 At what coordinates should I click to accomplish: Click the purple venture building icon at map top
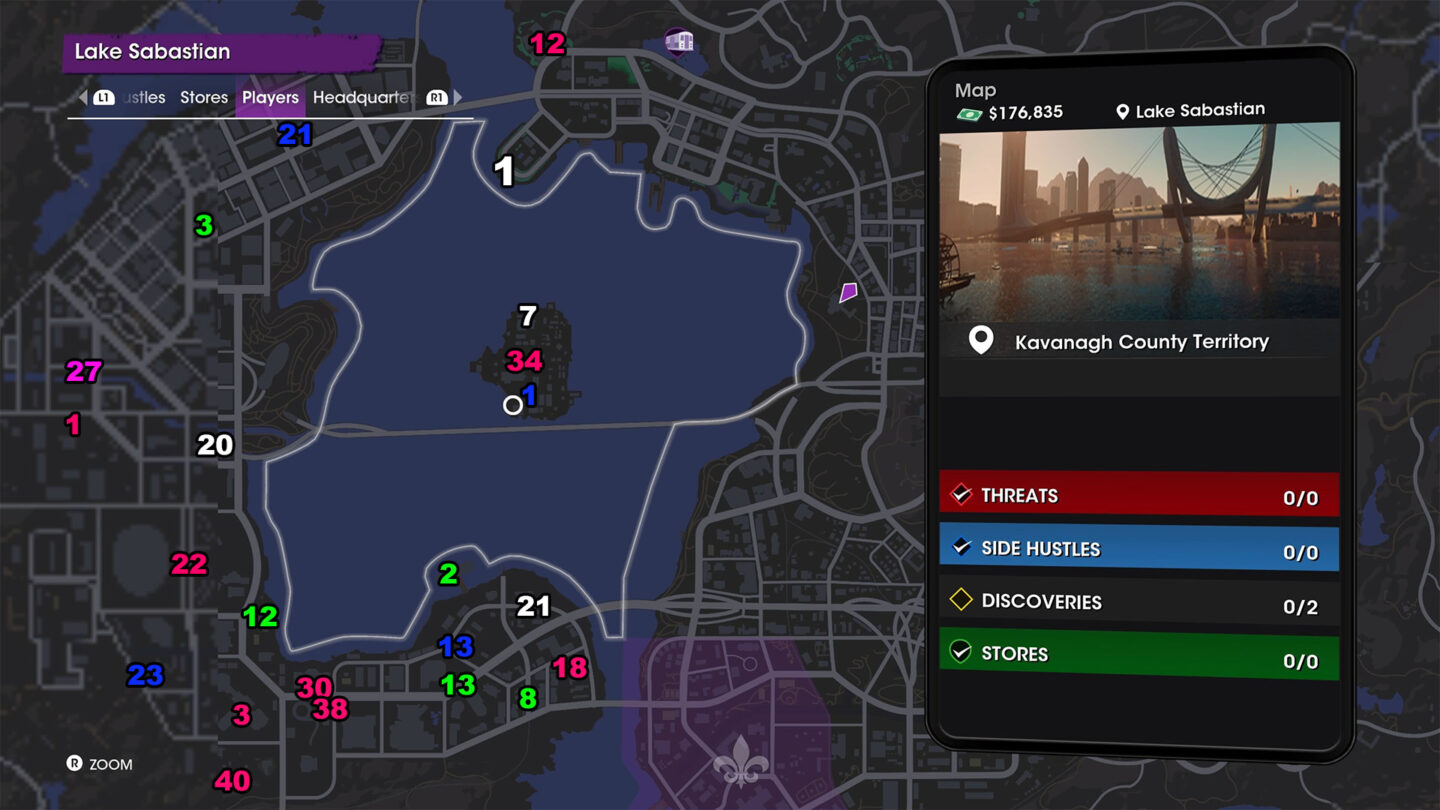pyautogui.click(x=679, y=42)
